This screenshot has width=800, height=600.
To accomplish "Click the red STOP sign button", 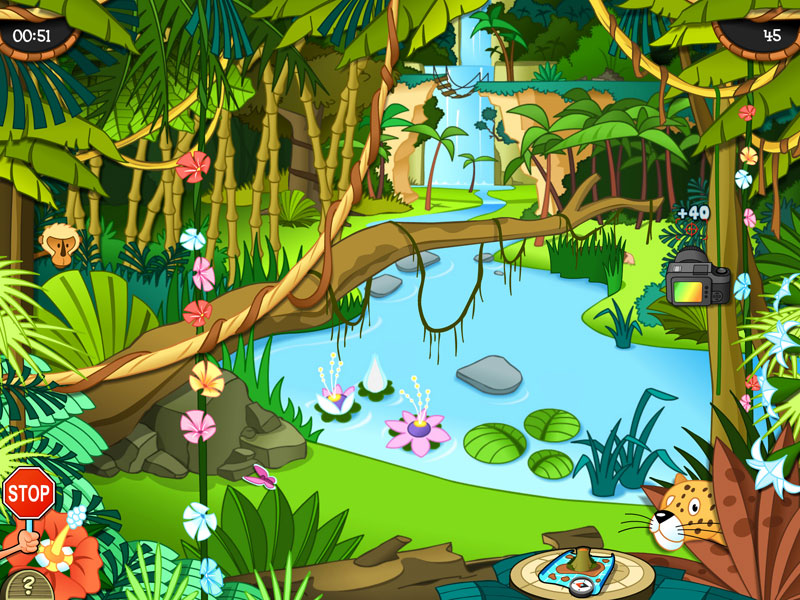I will point(28,492).
